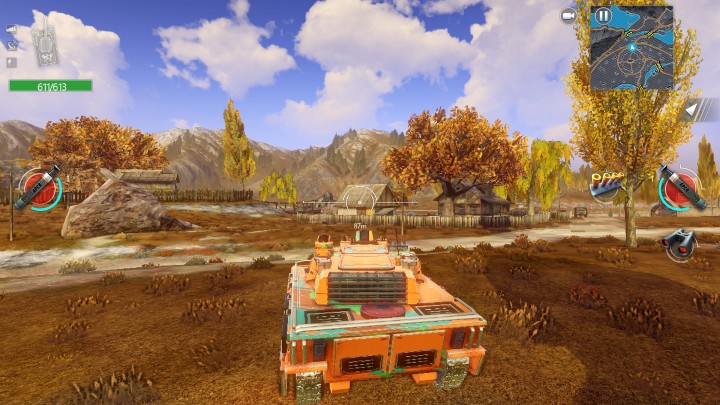Fire the left-side cannon shell button
Image resolution: width=720 pixels, height=405 pixels.
(x=38, y=188)
